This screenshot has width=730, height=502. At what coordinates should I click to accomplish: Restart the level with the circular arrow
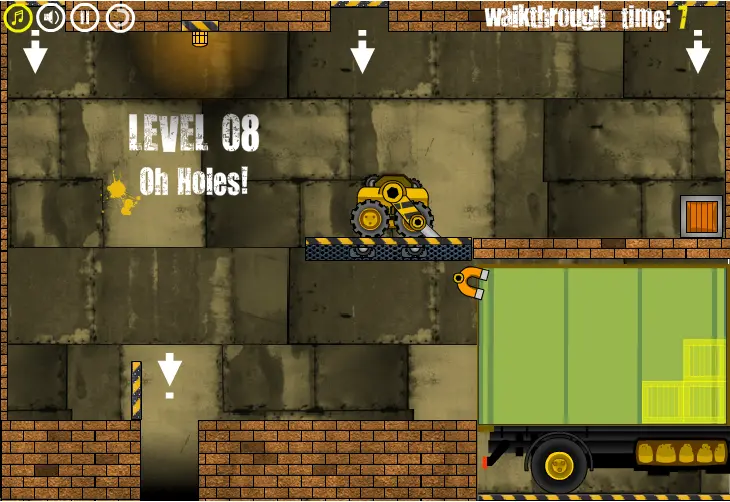118,17
